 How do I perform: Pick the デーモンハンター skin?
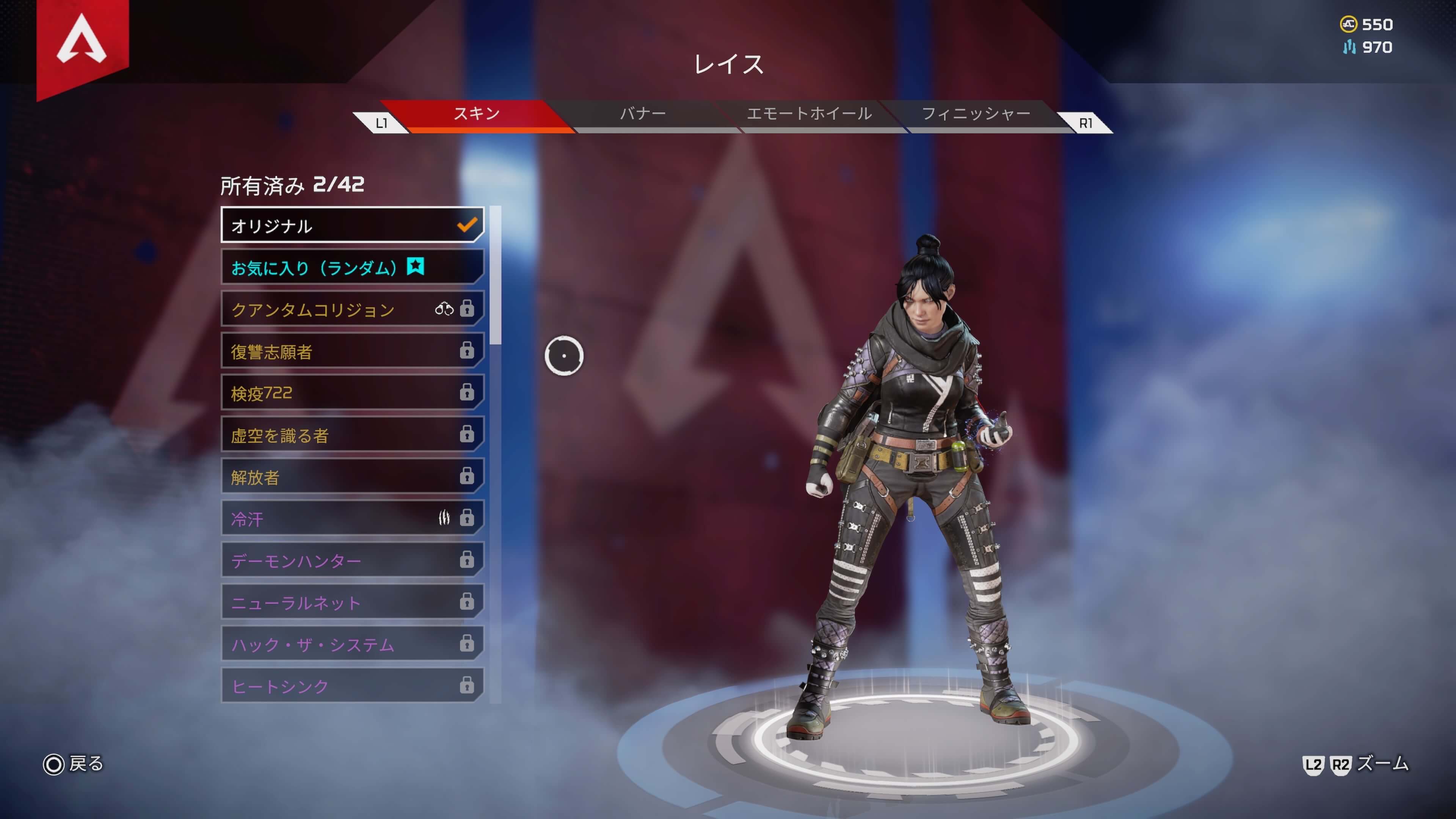[351, 561]
